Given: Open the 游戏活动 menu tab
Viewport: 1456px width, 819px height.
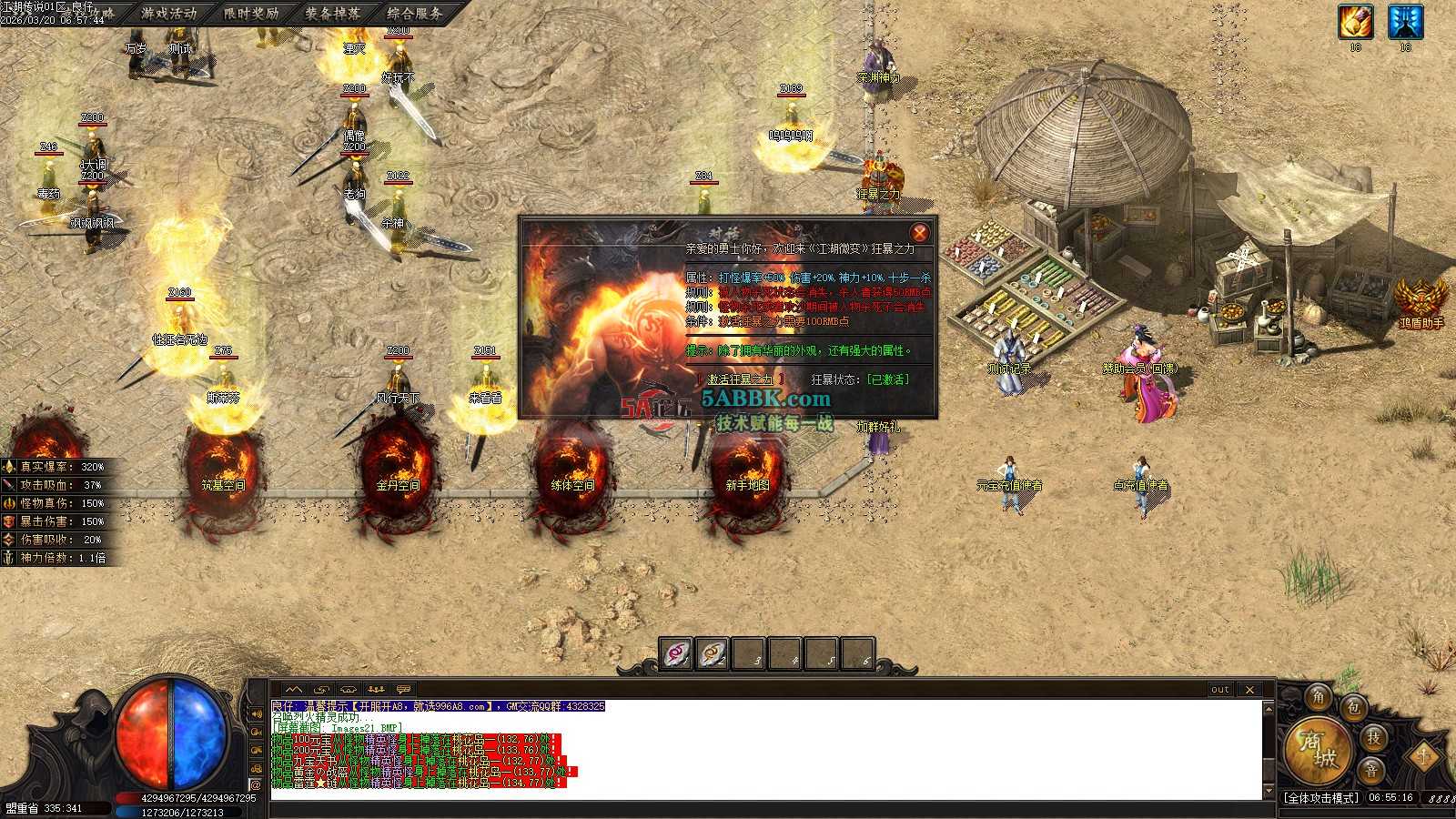Looking at the screenshot, I should 168,14.
